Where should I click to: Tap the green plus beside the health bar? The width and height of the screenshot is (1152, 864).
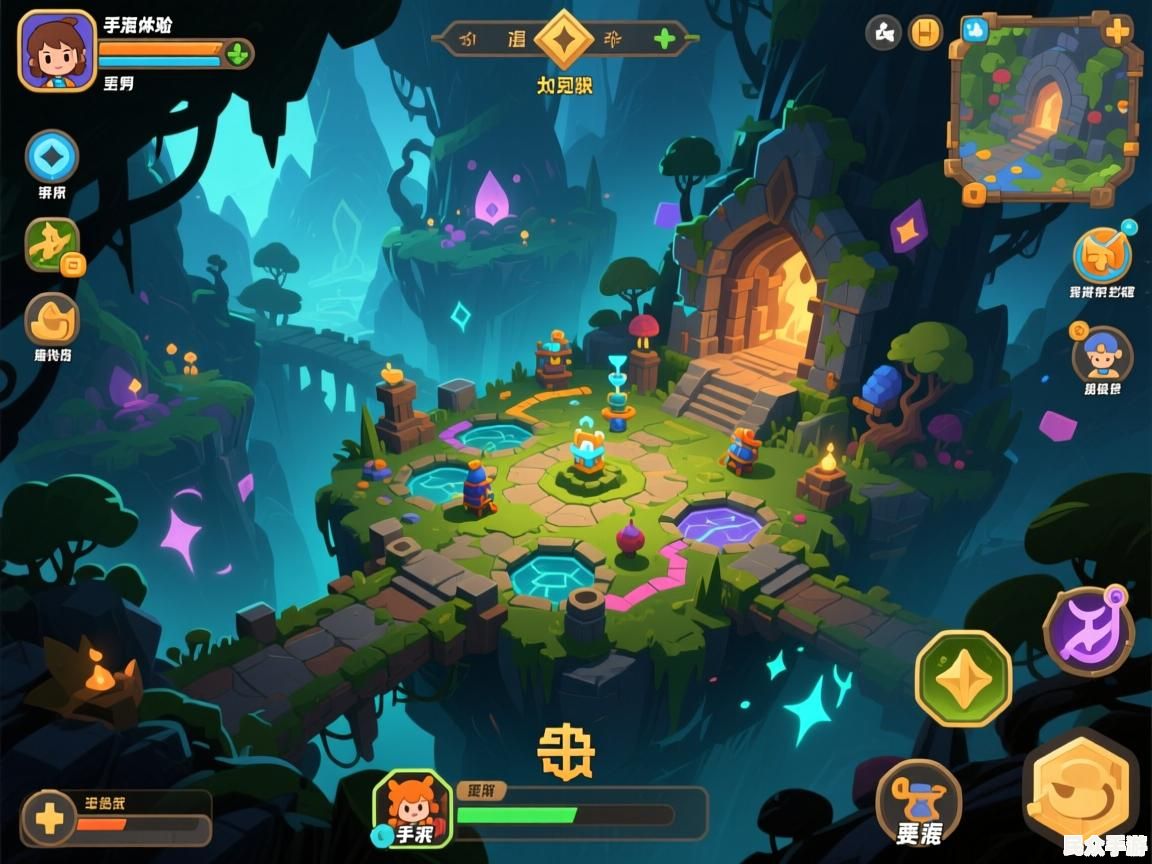[x=237, y=54]
